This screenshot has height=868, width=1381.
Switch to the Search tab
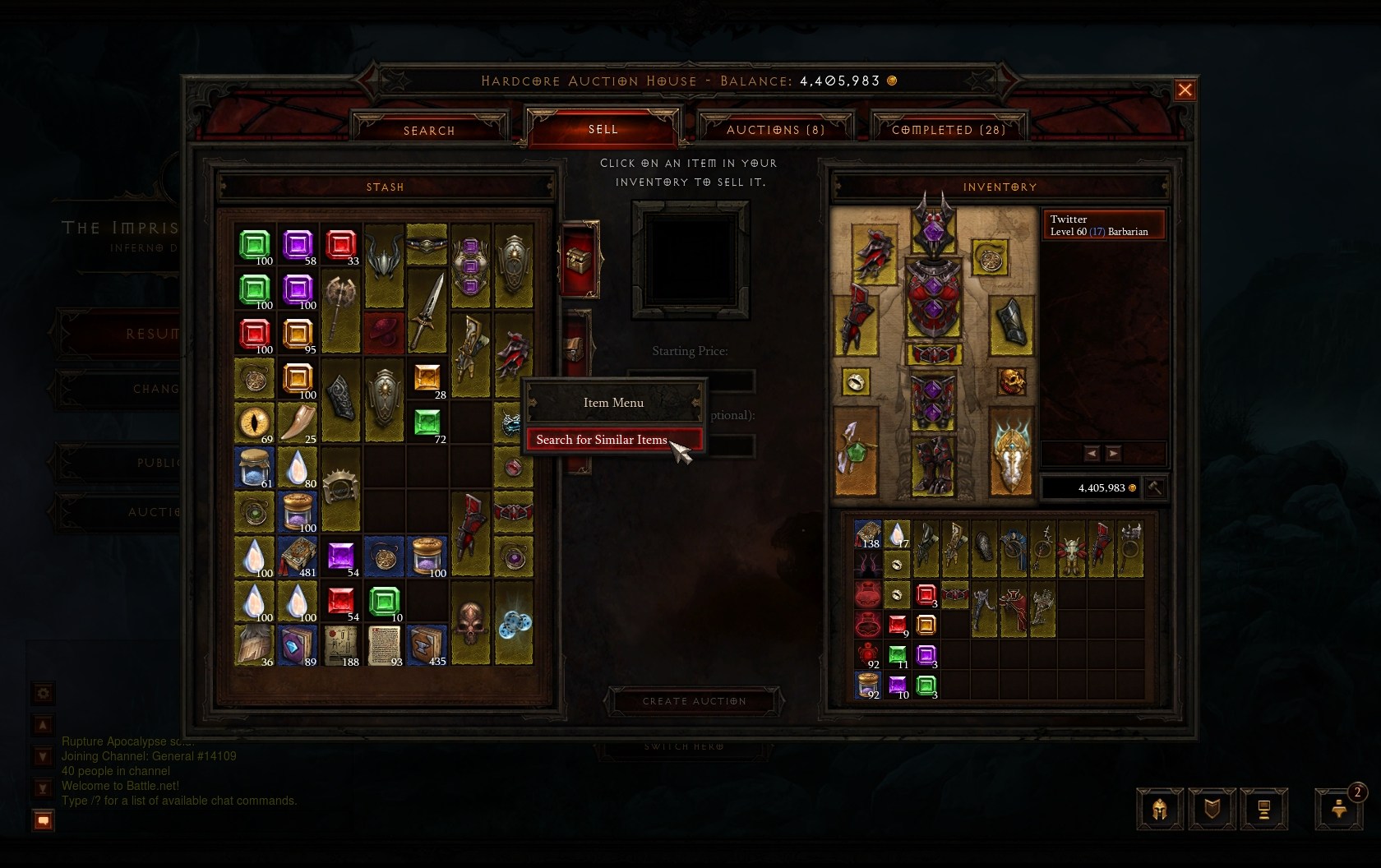pos(429,130)
